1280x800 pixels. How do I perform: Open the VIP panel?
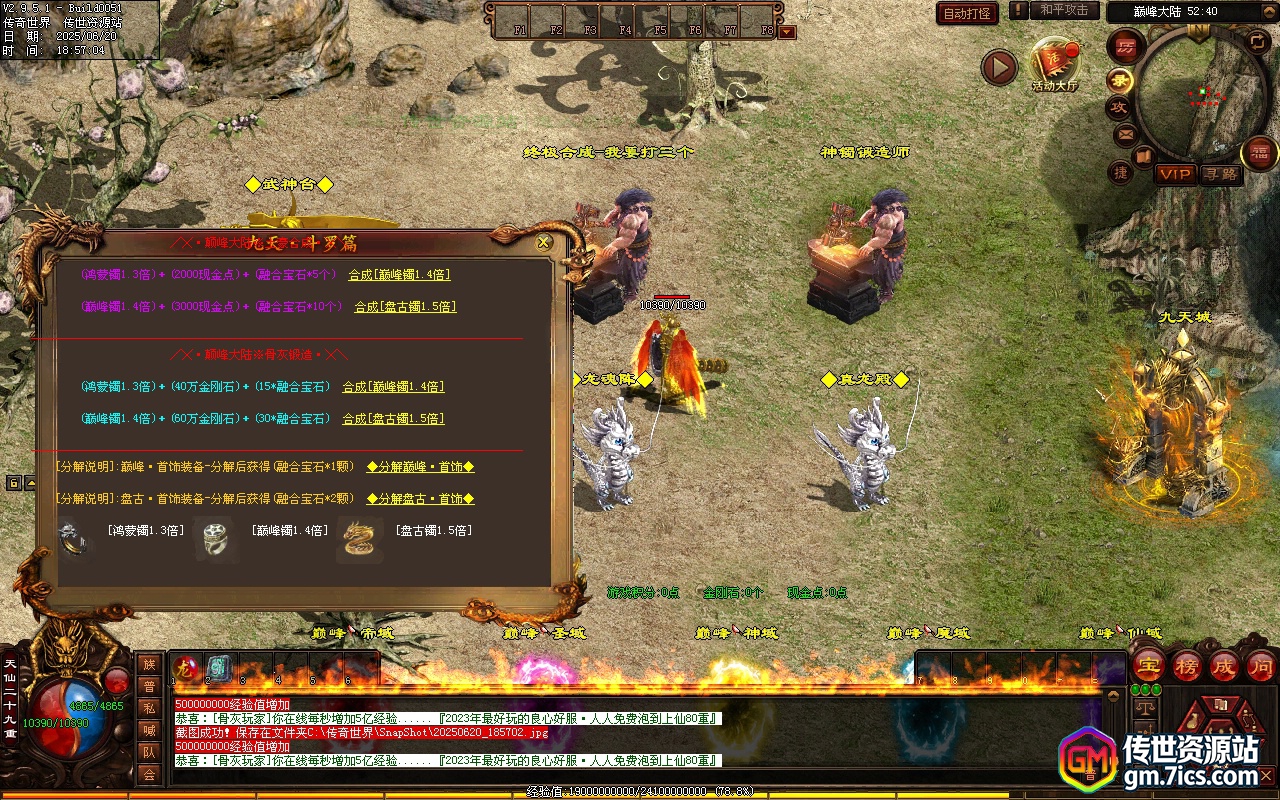pyautogui.click(x=1175, y=174)
